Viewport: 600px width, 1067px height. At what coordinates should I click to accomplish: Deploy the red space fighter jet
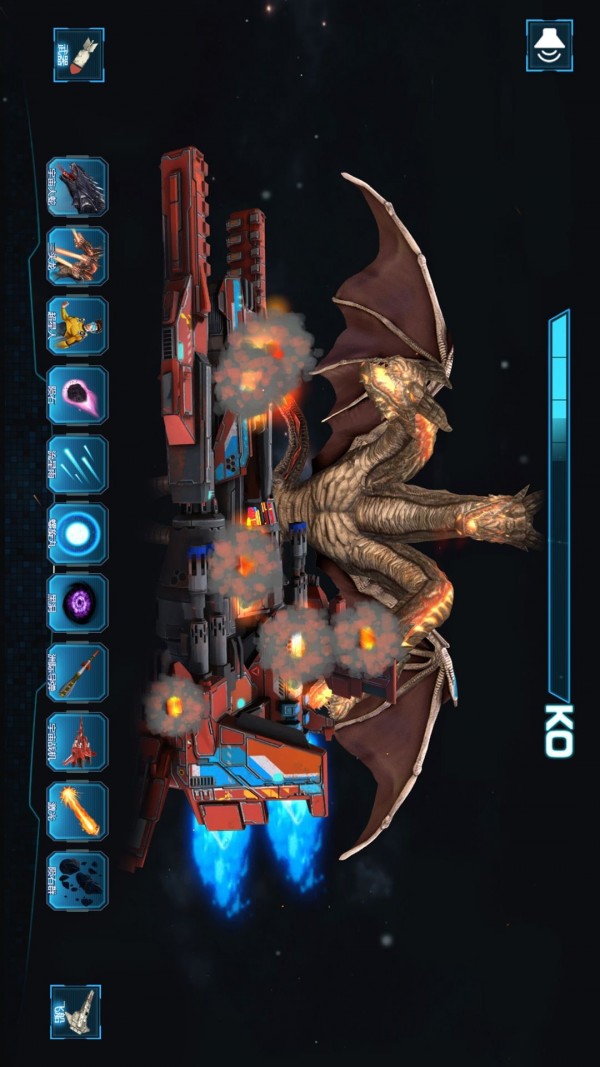[77, 742]
